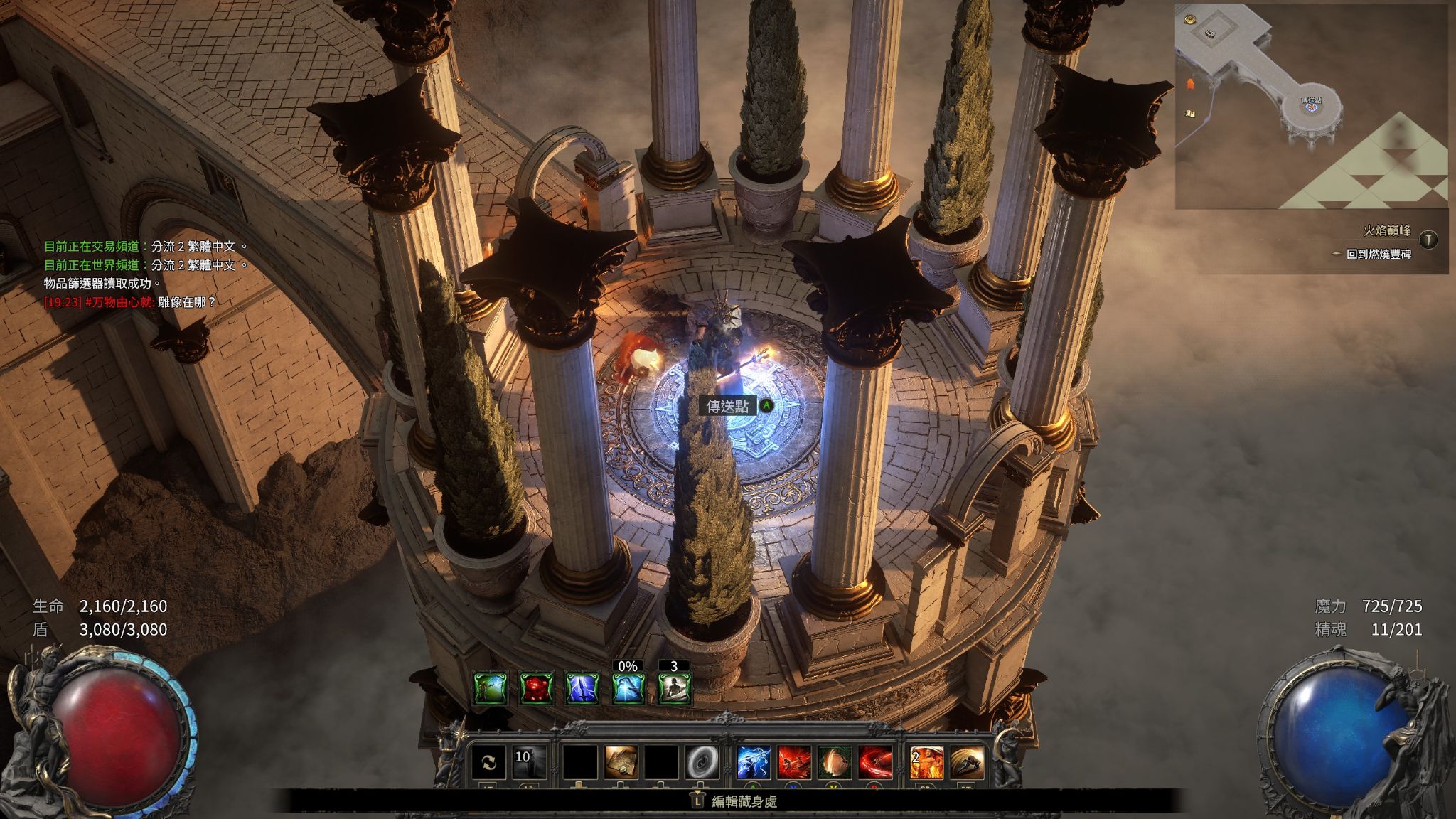Screen dimensions: 1456x819
Task: View the grey figure buff with 3 stacks
Action: pyautogui.click(x=674, y=688)
